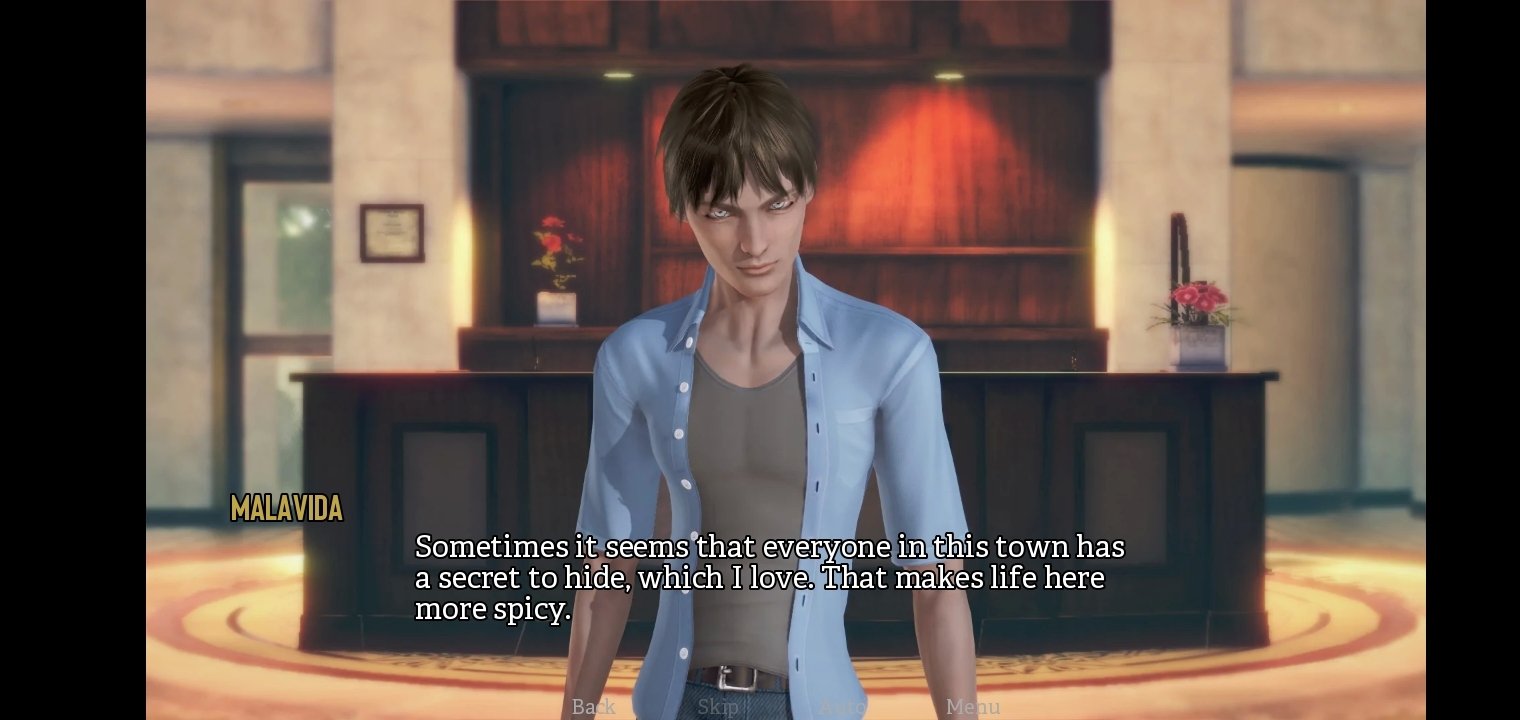Click Back to review previous line
This screenshot has width=1520, height=720.
click(x=592, y=707)
